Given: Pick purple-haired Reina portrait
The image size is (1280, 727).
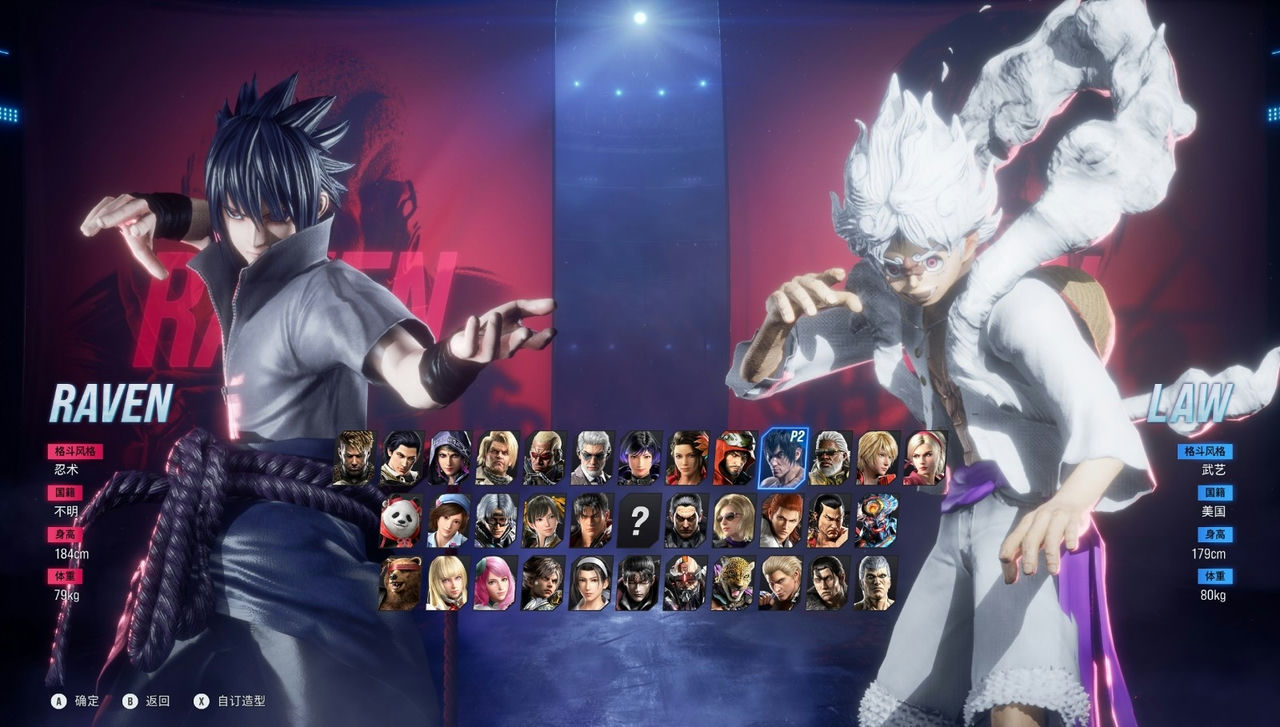Looking at the screenshot, I should pyautogui.click(x=639, y=458).
